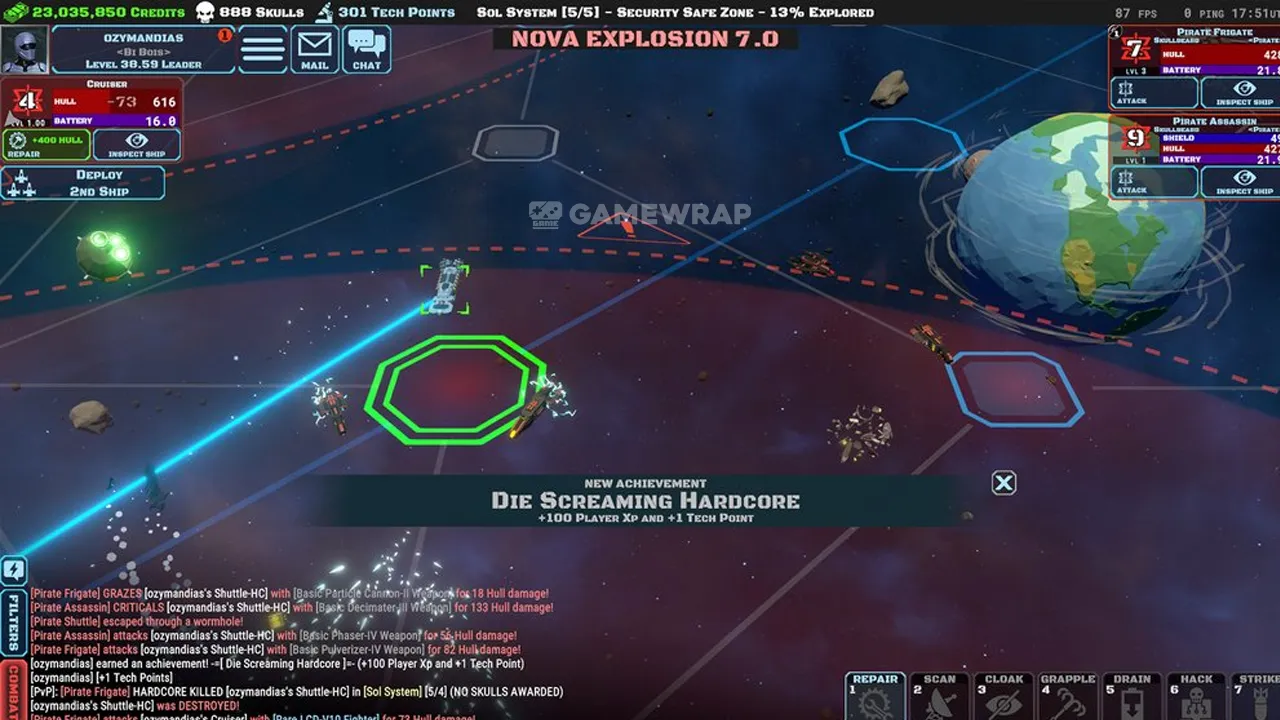1280x720 pixels.
Task: Attack the Pirate Assassin
Action: tap(1153, 182)
